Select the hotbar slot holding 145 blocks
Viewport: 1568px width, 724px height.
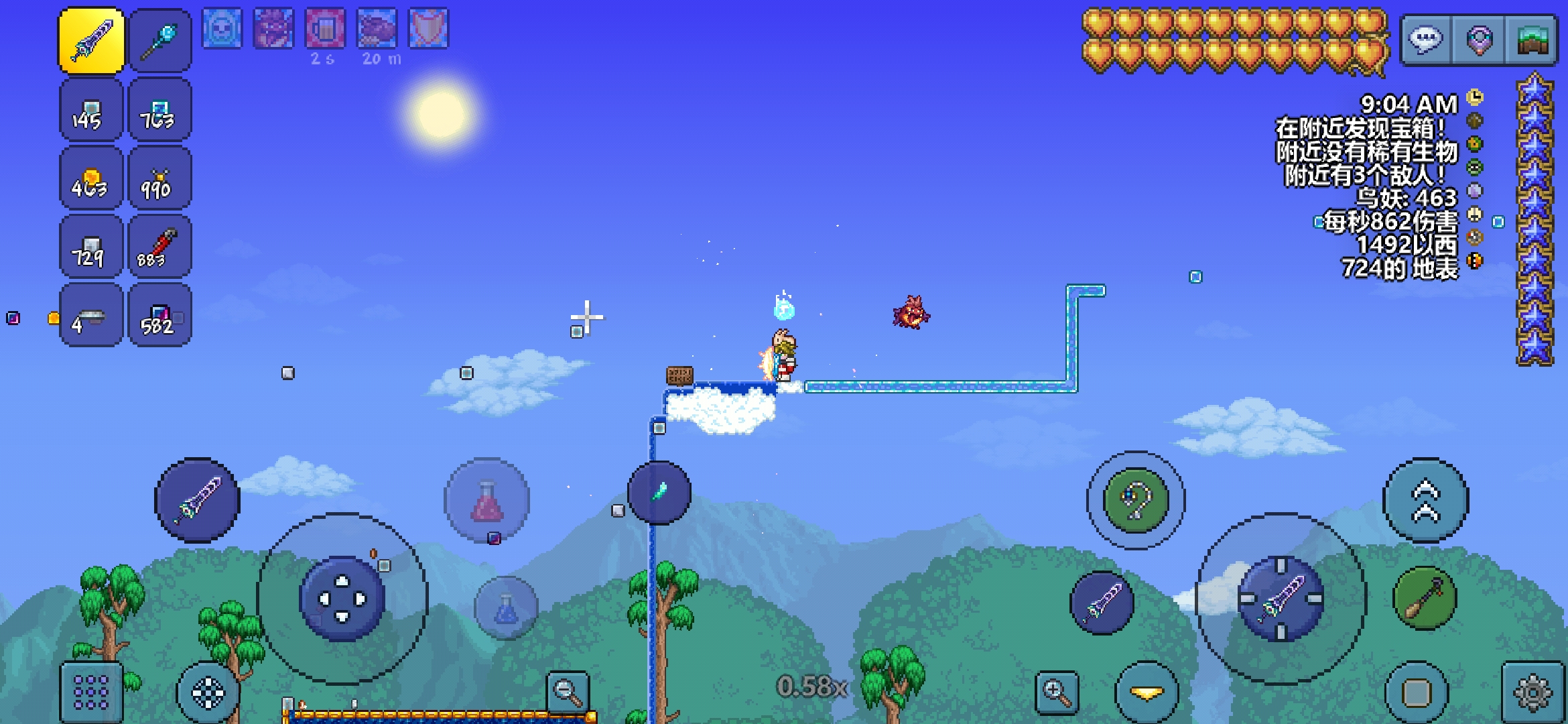(92, 111)
